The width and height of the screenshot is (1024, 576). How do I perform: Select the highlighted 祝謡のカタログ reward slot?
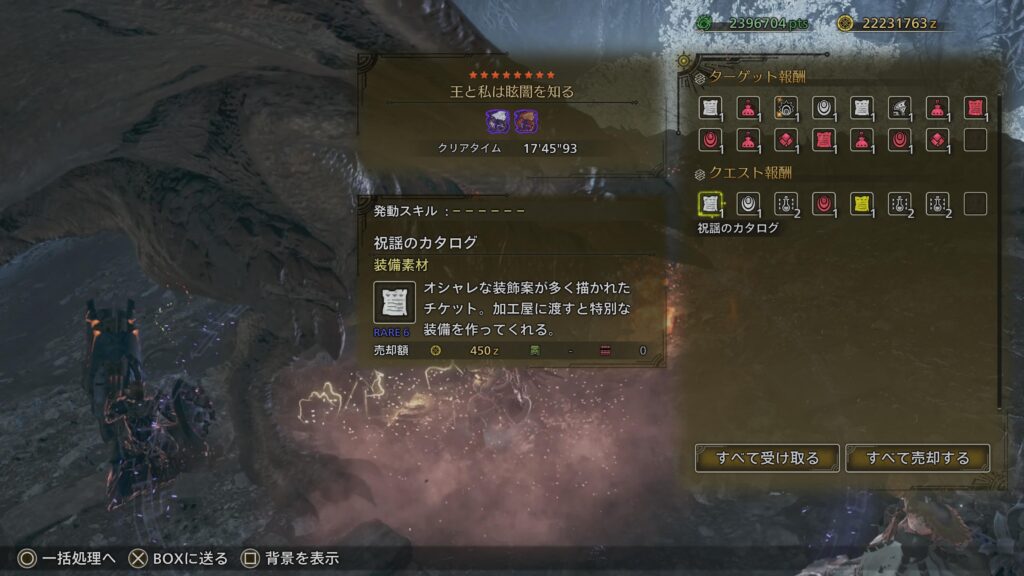tap(710, 204)
